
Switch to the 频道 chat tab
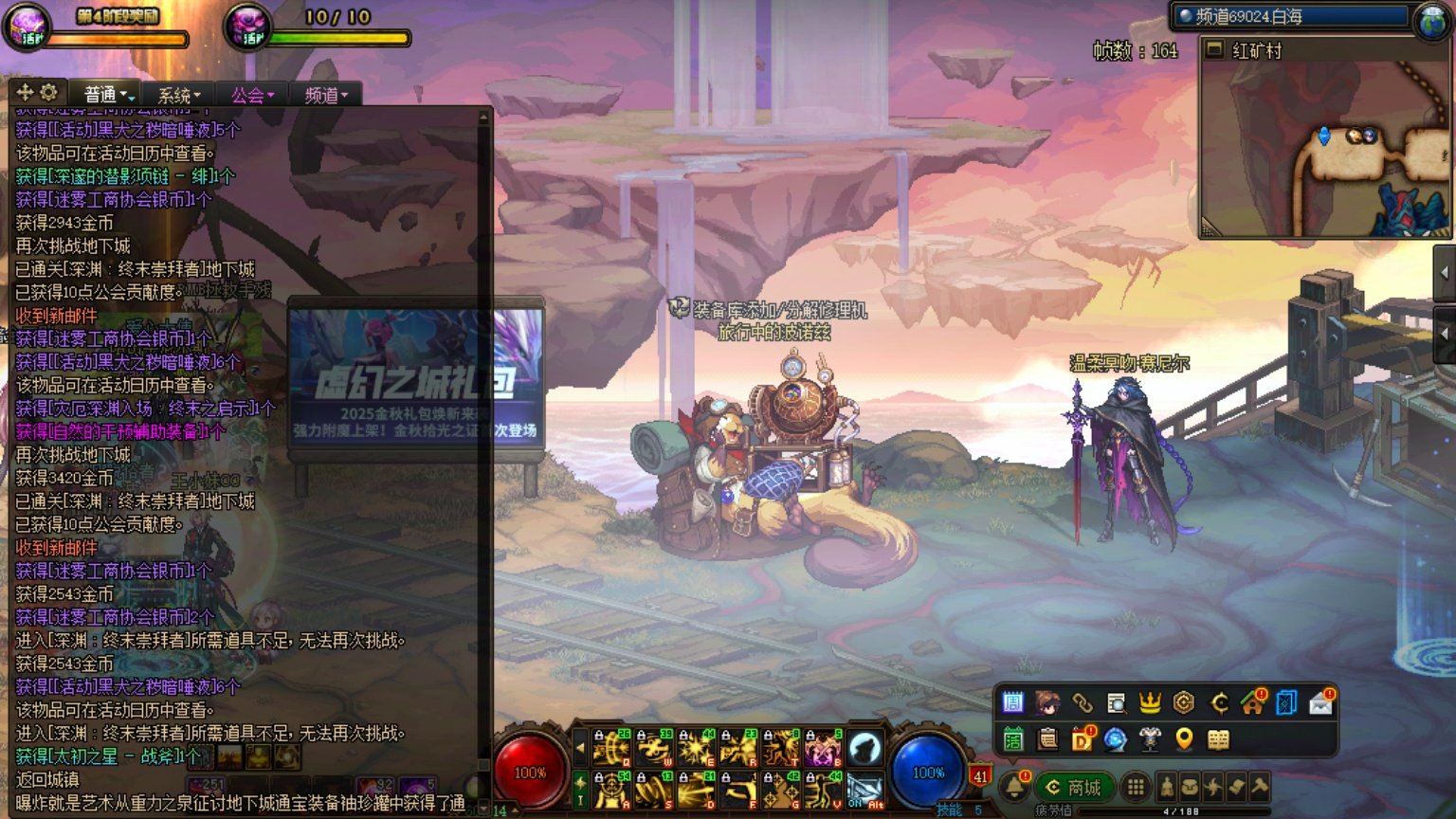click(325, 95)
